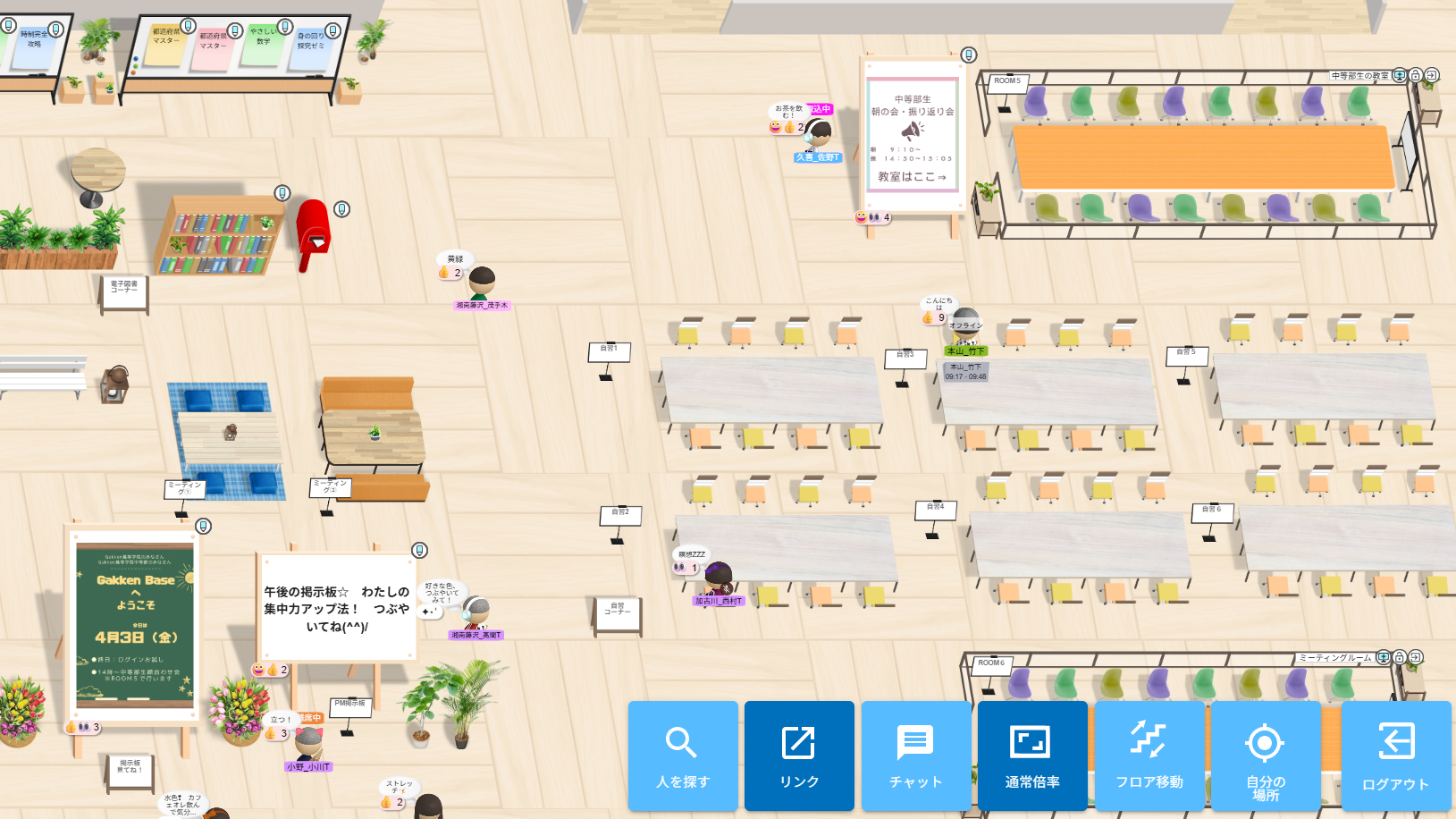Toggle the ミーティングルーム lock icon

point(1400,657)
